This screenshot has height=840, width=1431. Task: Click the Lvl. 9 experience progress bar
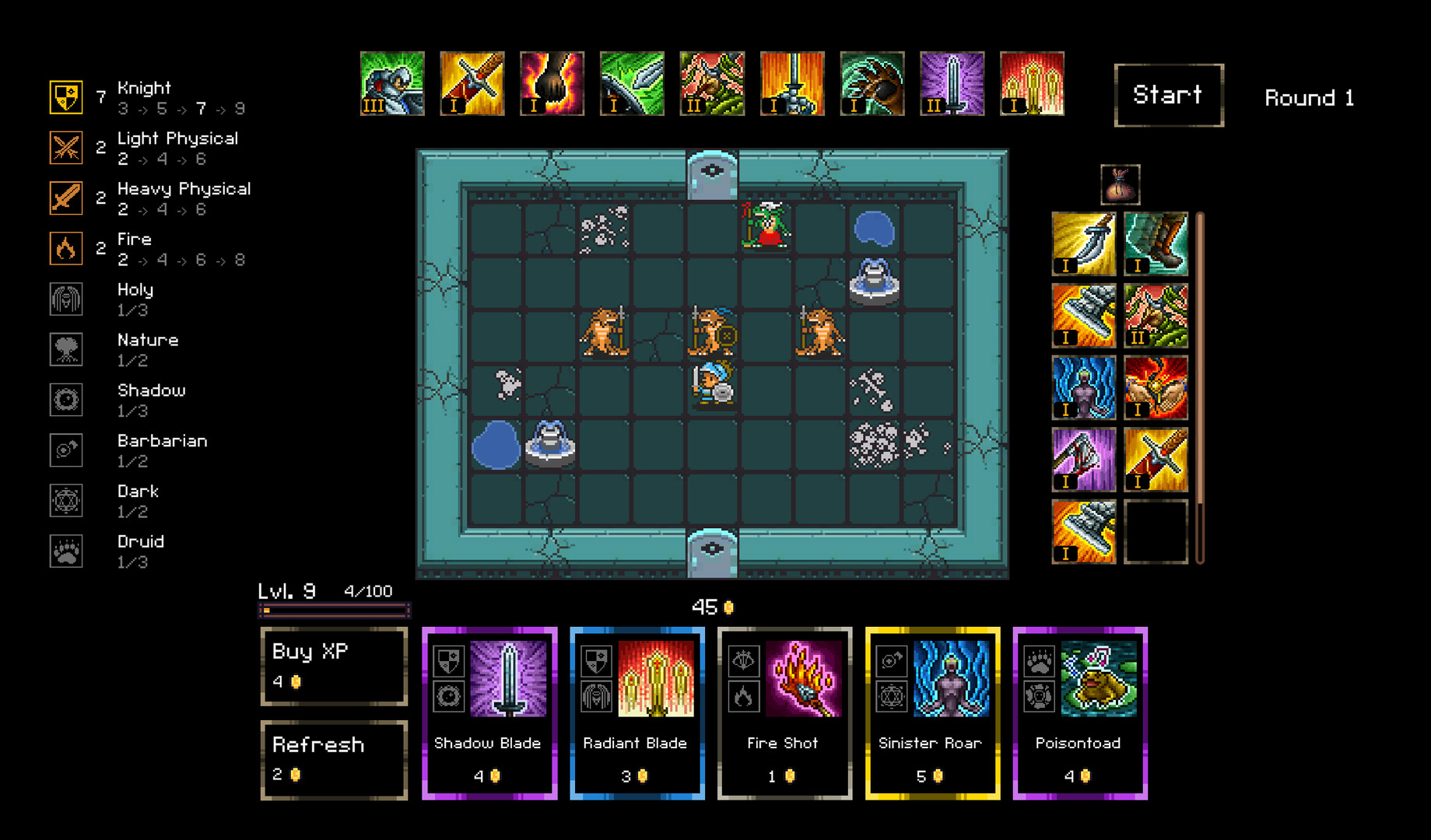(x=334, y=611)
